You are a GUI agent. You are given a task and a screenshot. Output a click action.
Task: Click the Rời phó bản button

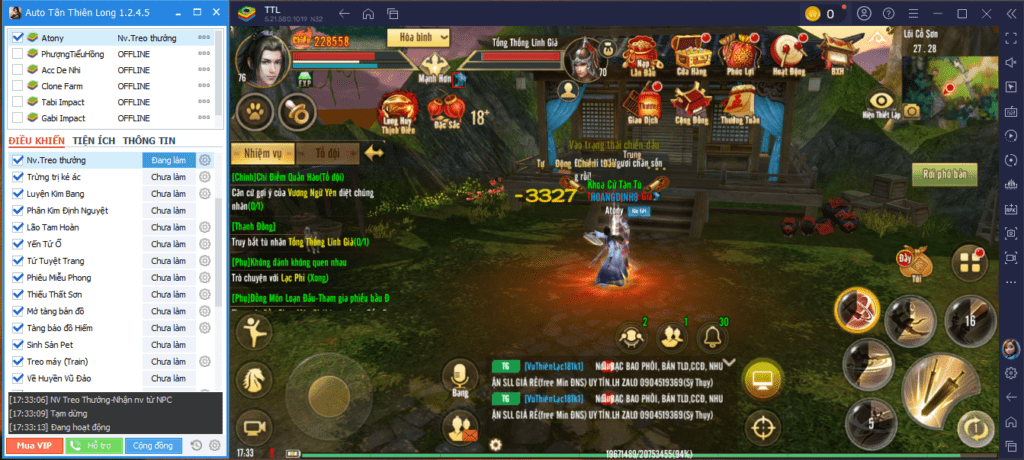pos(944,171)
